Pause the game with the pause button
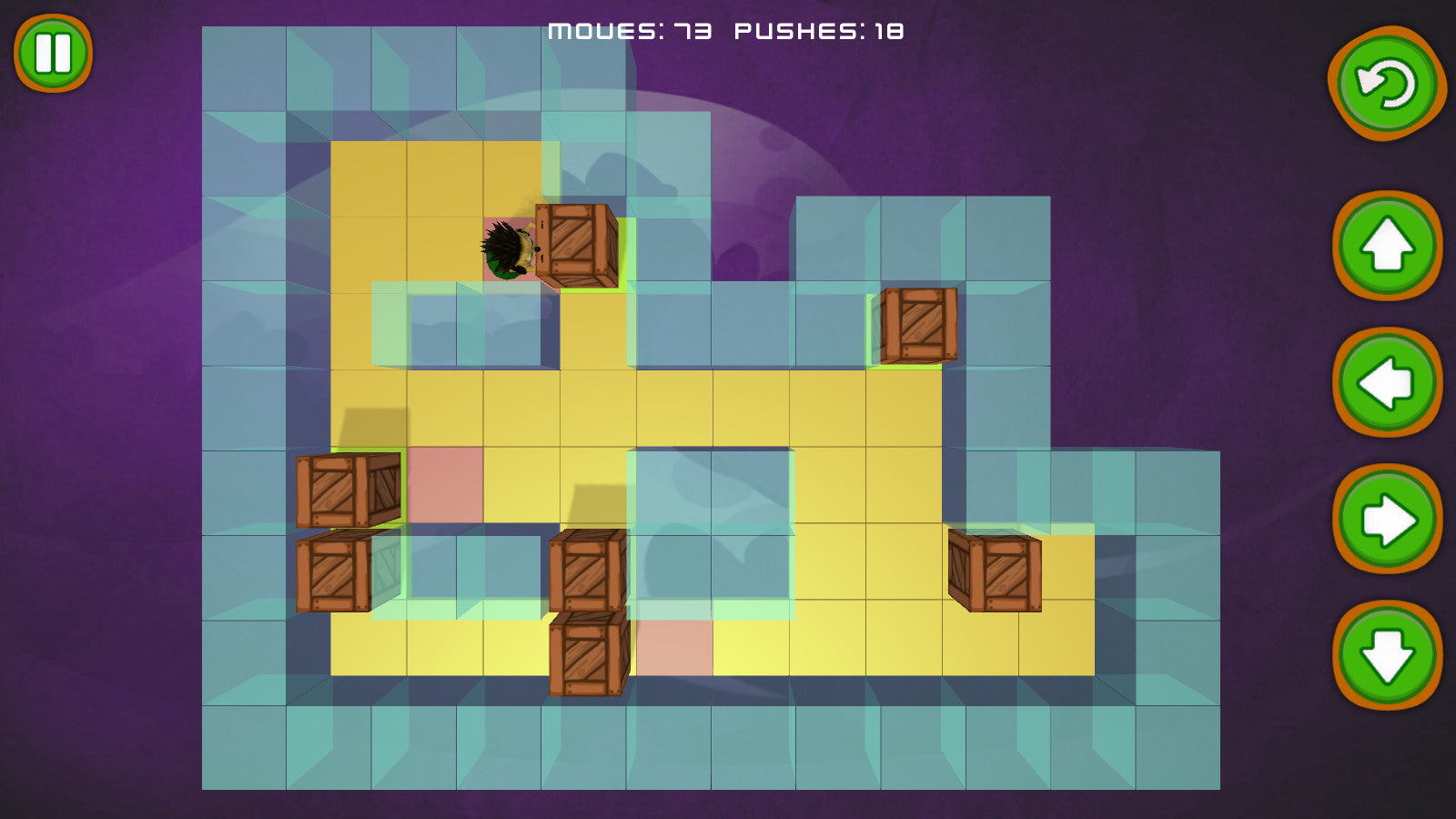This screenshot has width=1456, height=819. [53, 53]
